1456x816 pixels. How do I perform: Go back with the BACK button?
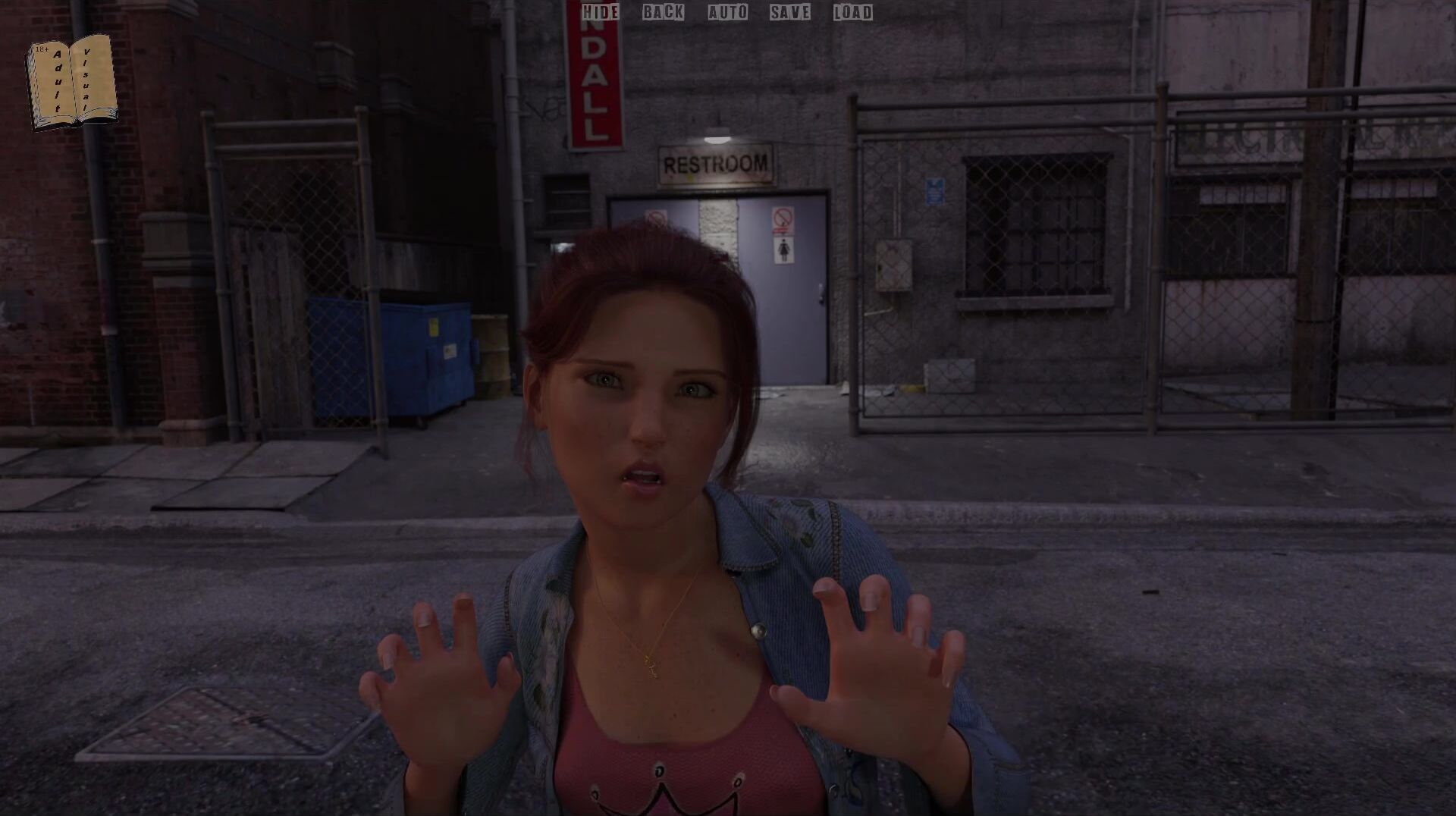(663, 12)
